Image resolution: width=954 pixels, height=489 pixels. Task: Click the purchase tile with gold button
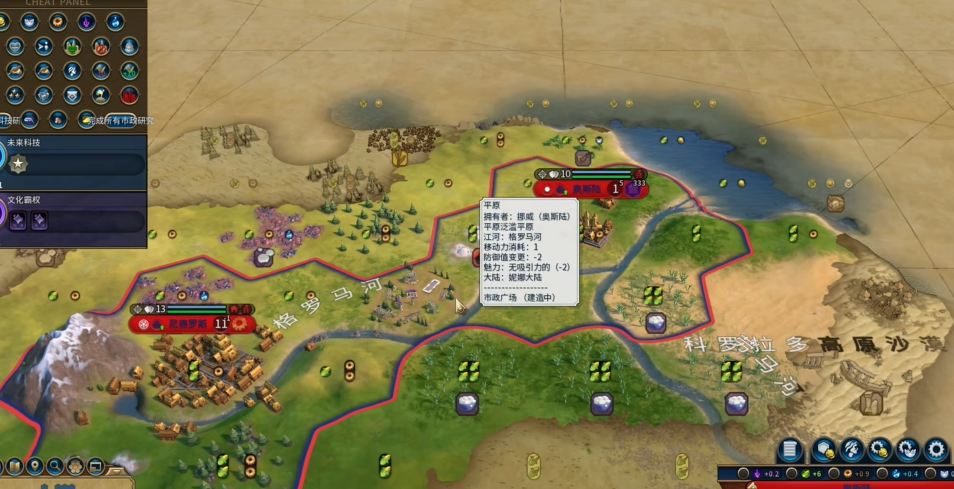pyautogui.click(x=825, y=451)
